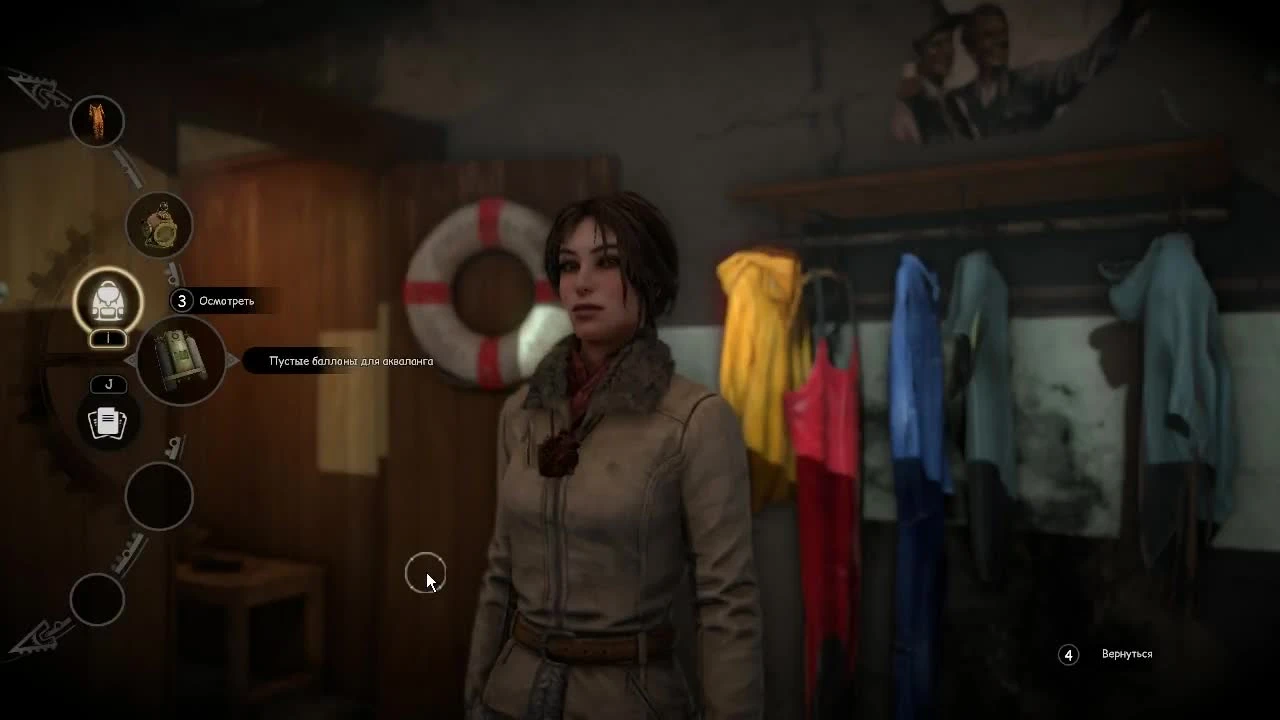Select the first empty inventory slot
The image size is (1280, 720).
click(159, 497)
